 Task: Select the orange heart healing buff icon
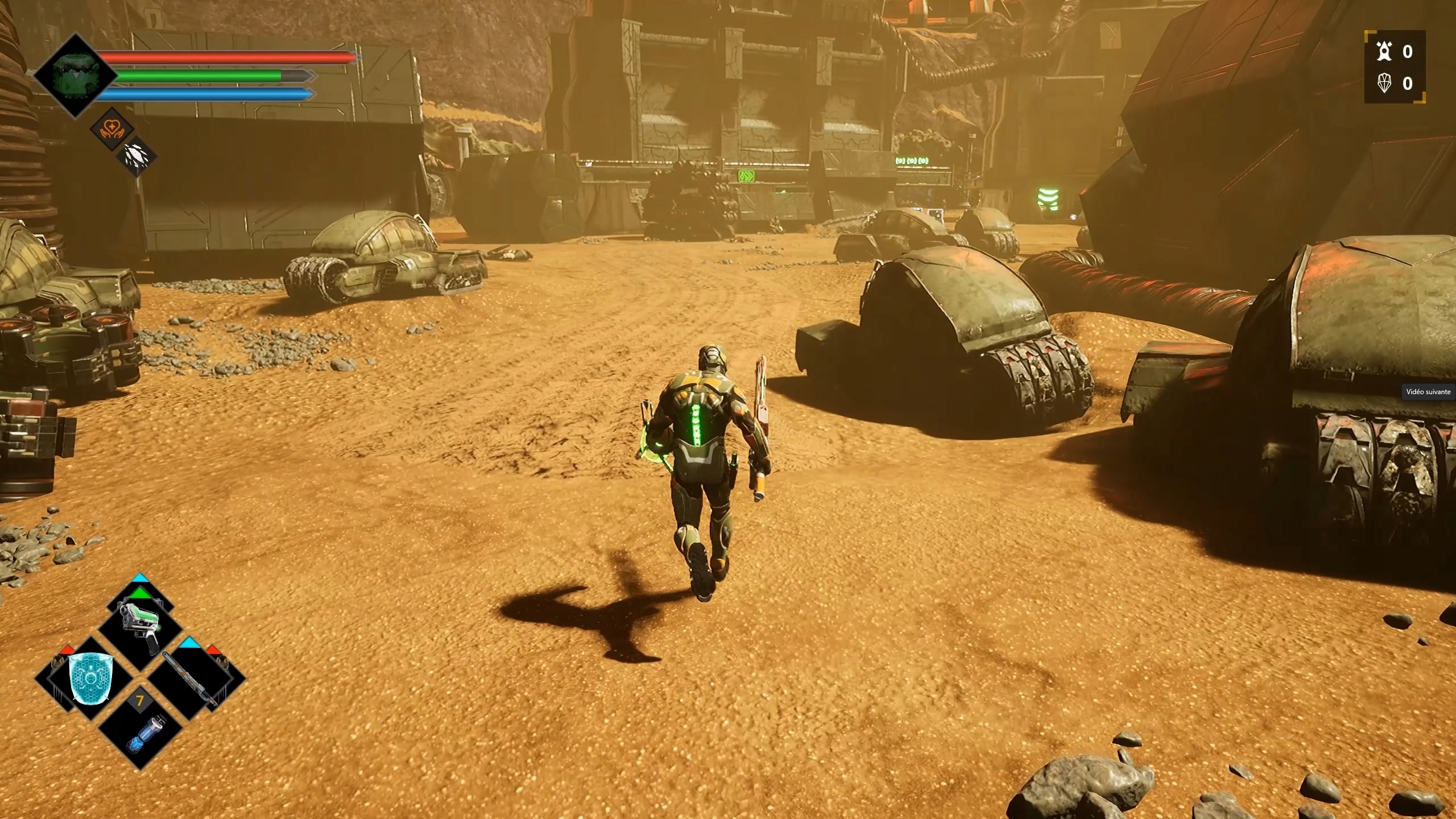point(112,129)
